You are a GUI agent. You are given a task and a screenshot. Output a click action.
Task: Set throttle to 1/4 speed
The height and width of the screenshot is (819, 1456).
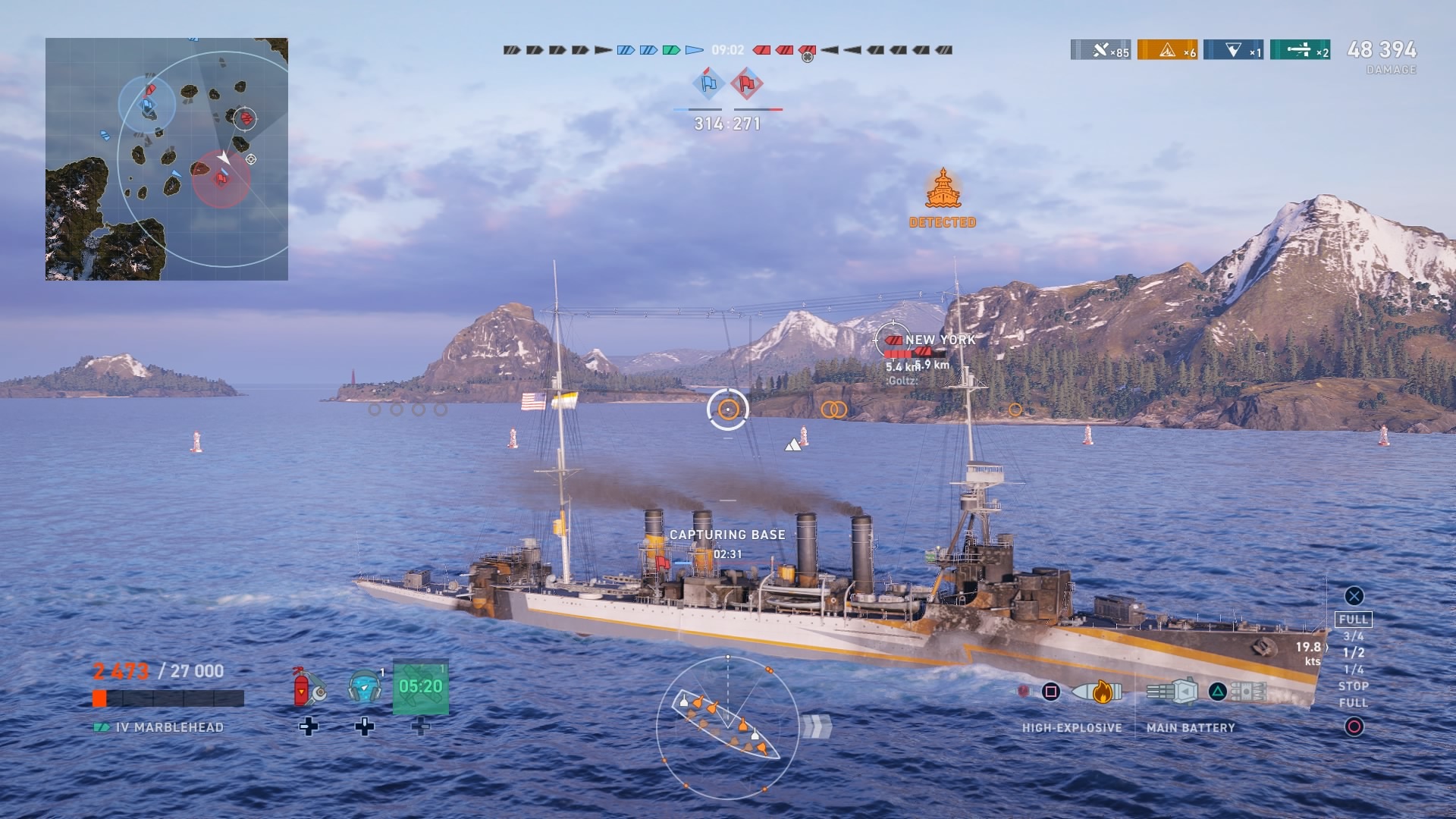click(x=1354, y=670)
